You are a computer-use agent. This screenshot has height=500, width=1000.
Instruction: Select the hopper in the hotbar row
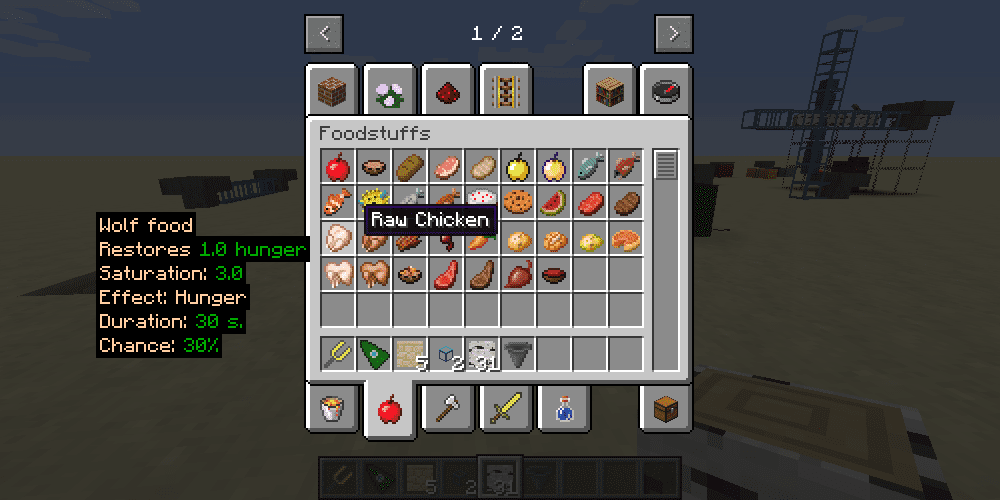click(x=518, y=353)
